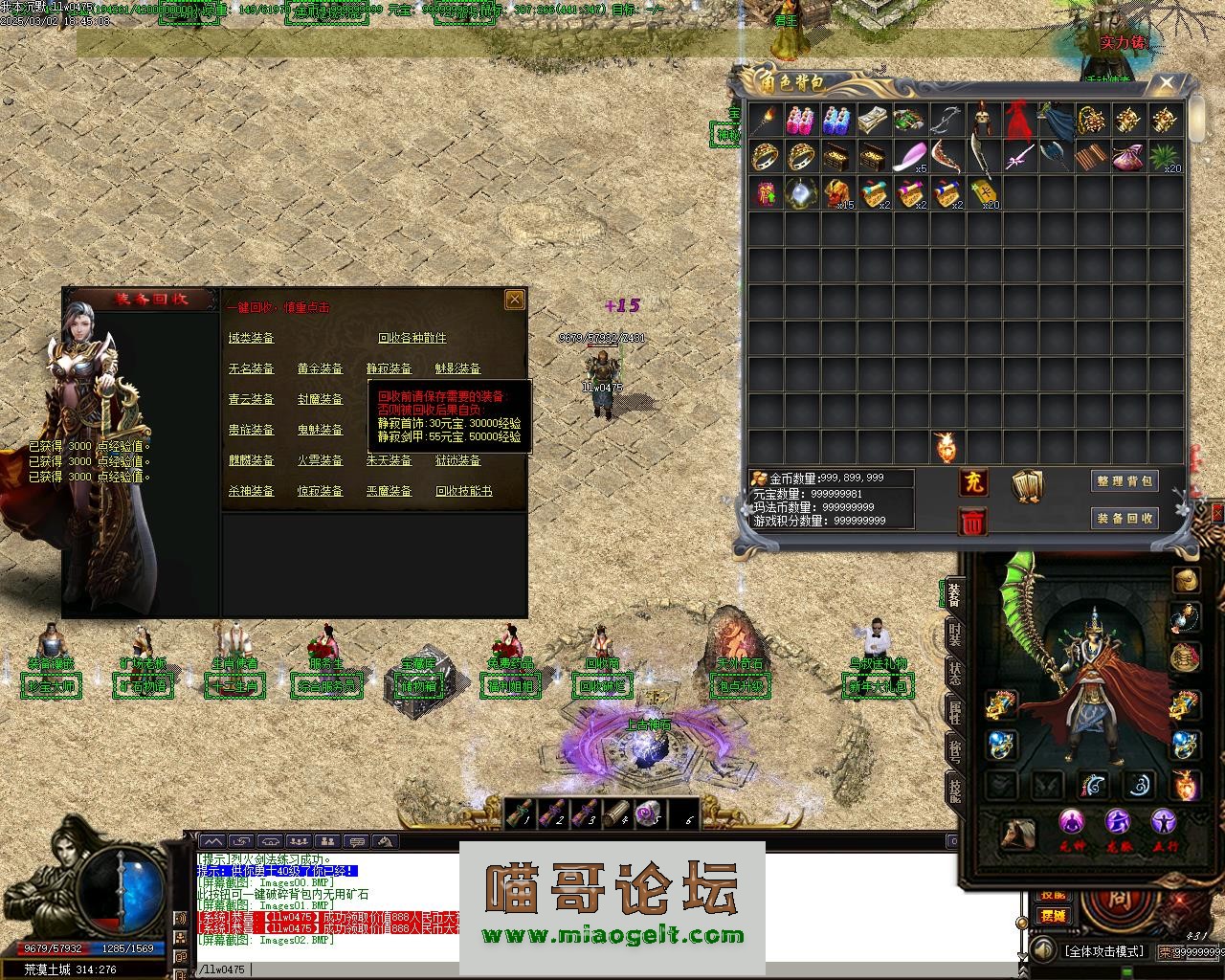Click the 摆摊 stall button
Image resolution: width=1225 pixels, height=980 pixels.
[1053, 915]
